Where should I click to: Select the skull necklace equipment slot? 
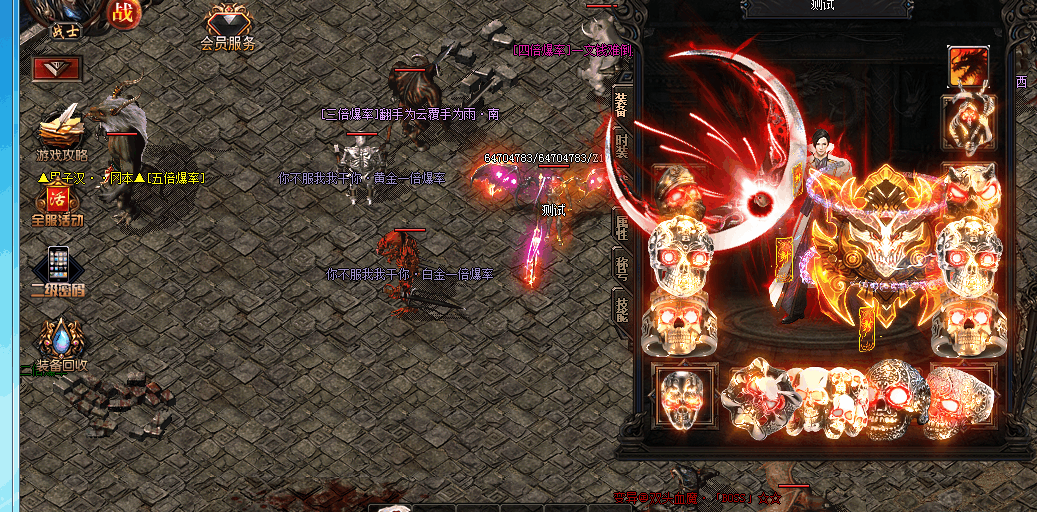tap(968, 121)
